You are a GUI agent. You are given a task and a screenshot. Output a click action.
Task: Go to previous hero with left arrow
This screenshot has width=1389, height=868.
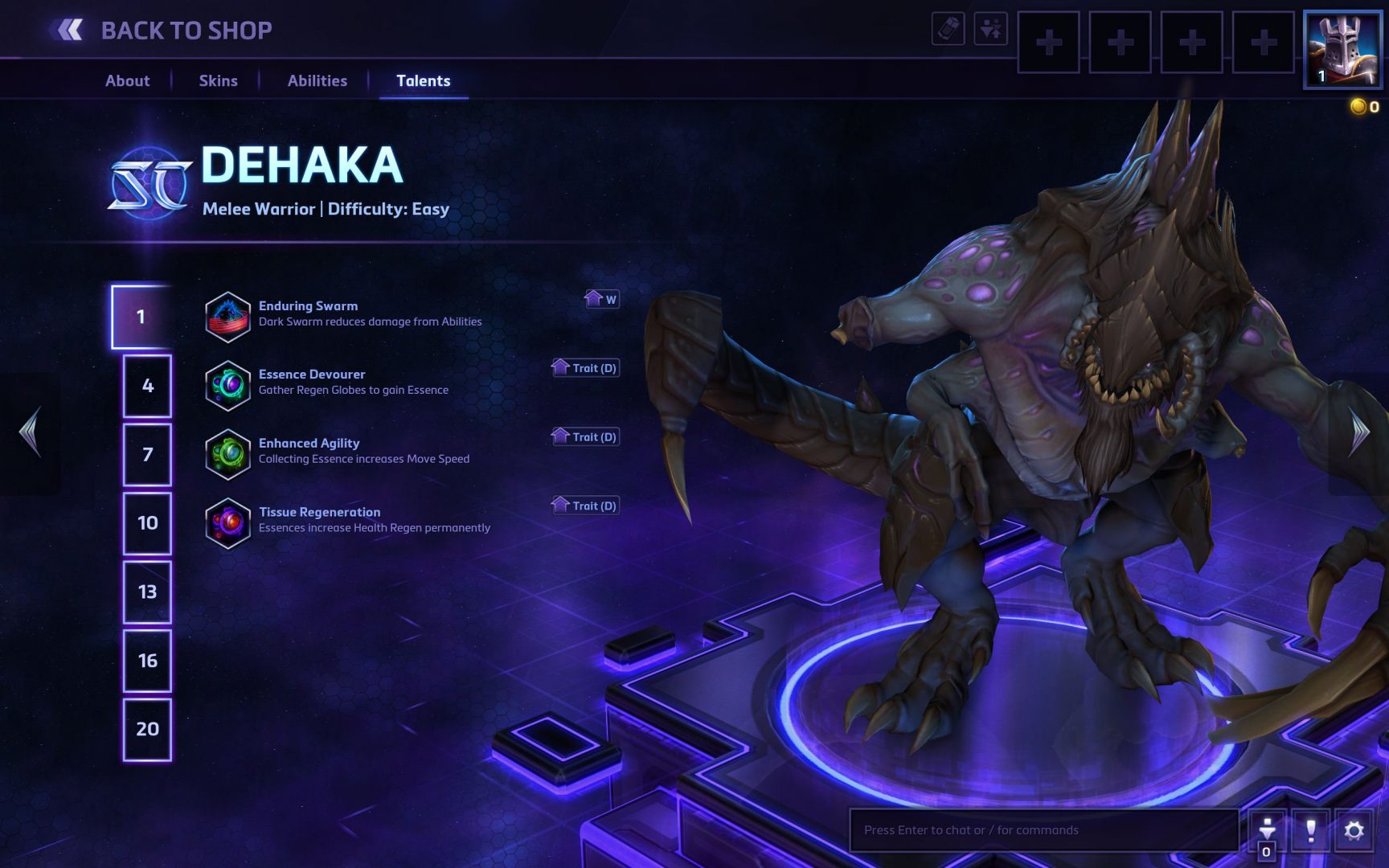30,432
